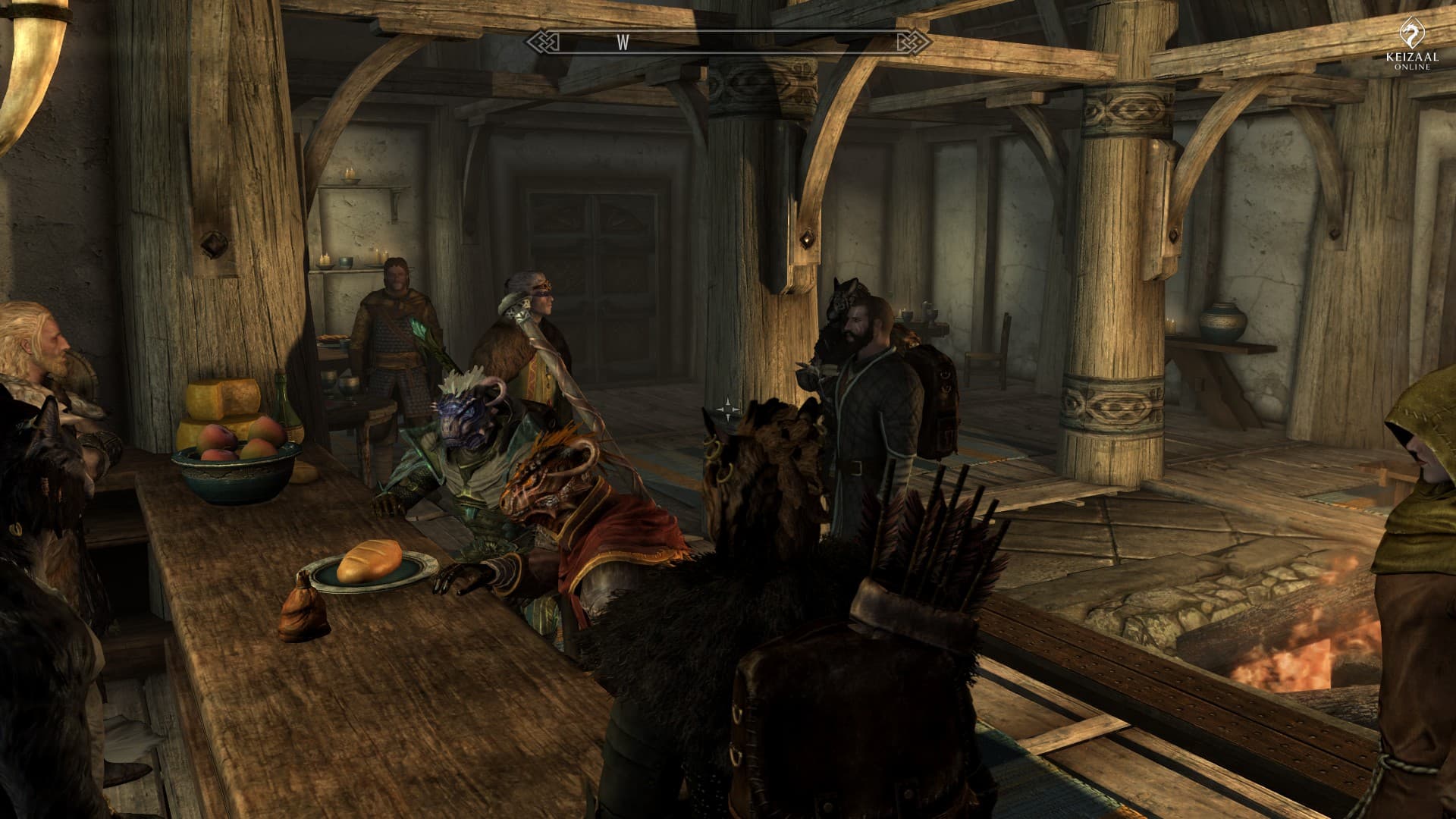This screenshot has width=1456, height=819.
Task: Click the crosshair in the screen center
Action: (727, 409)
